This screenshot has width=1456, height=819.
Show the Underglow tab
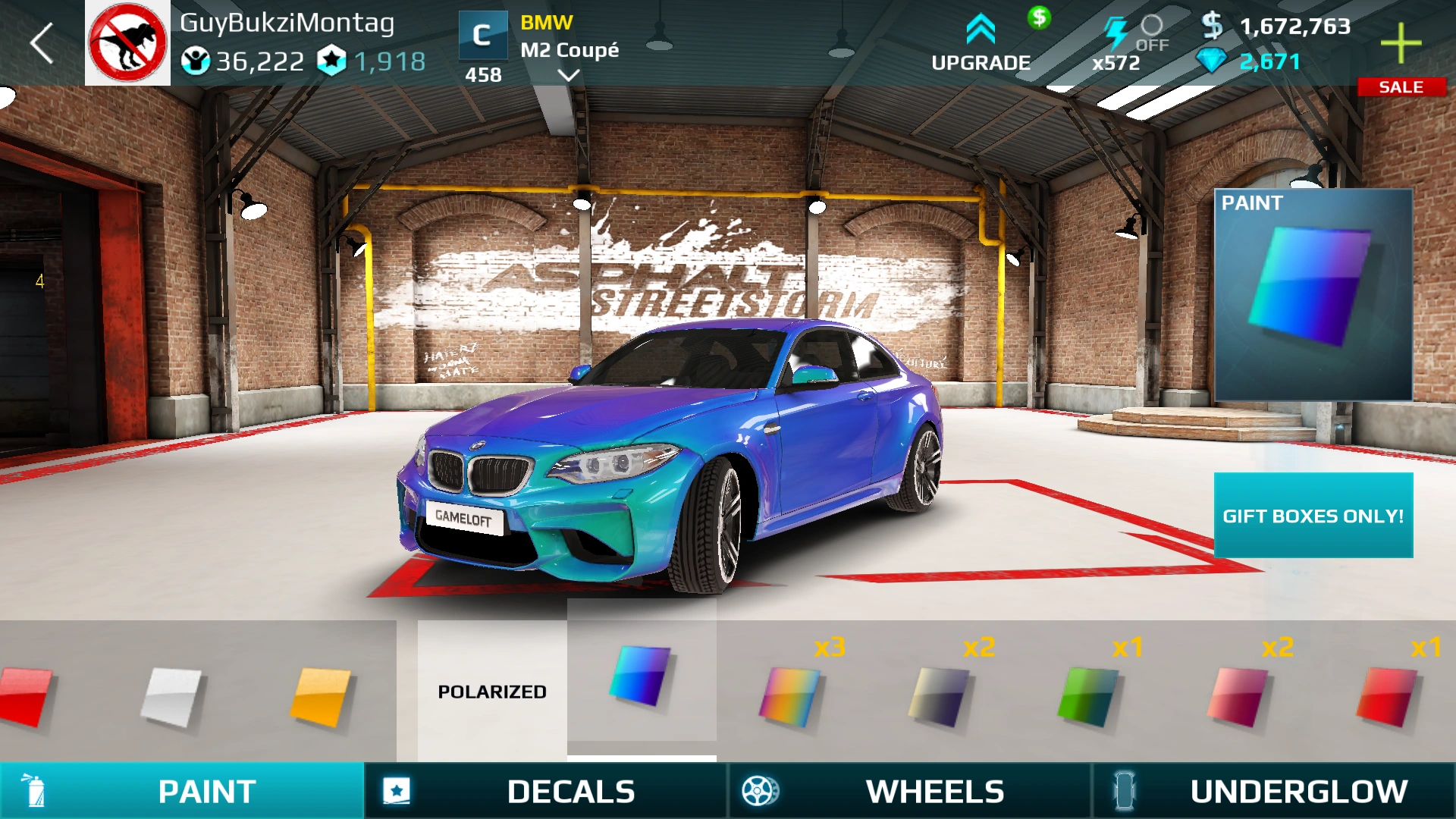coord(1274,791)
